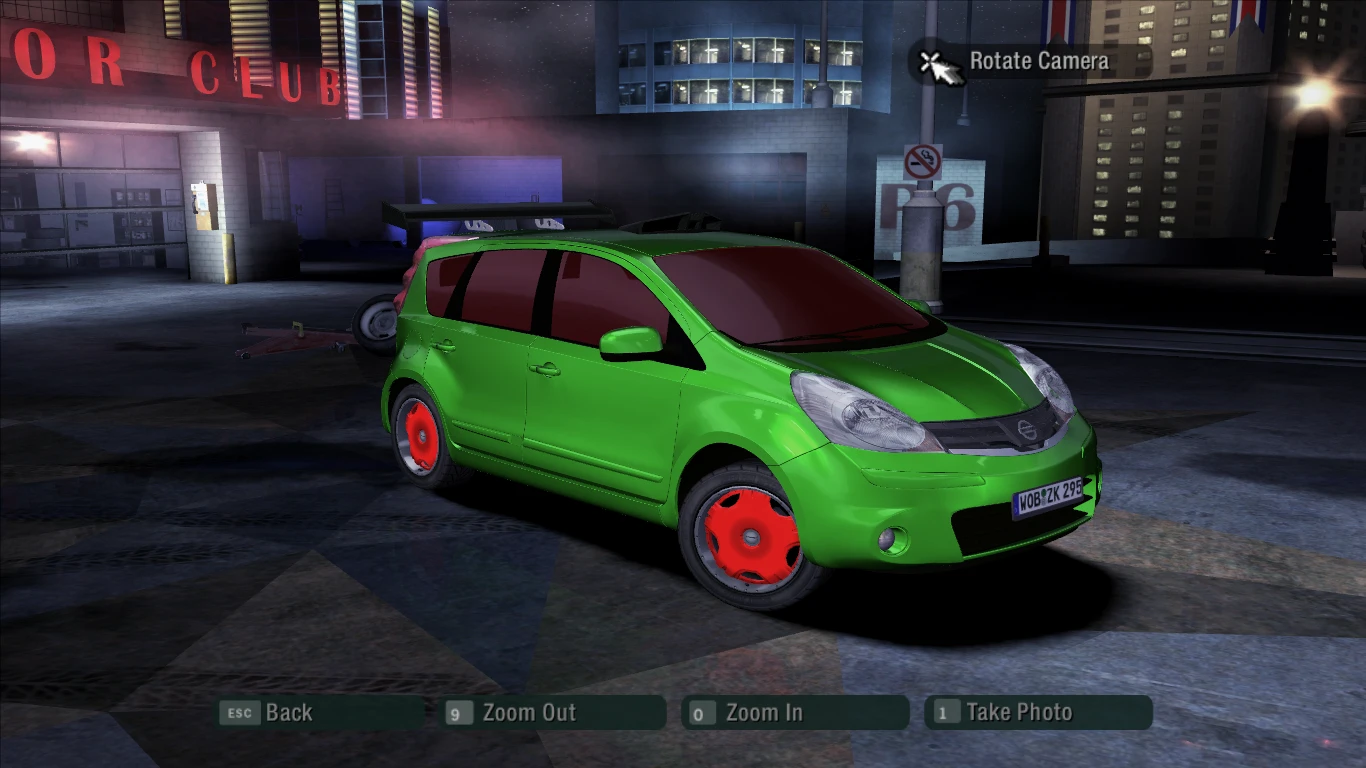The width and height of the screenshot is (1366, 768).
Task: Activate the Back control
Action: tap(288, 713)
